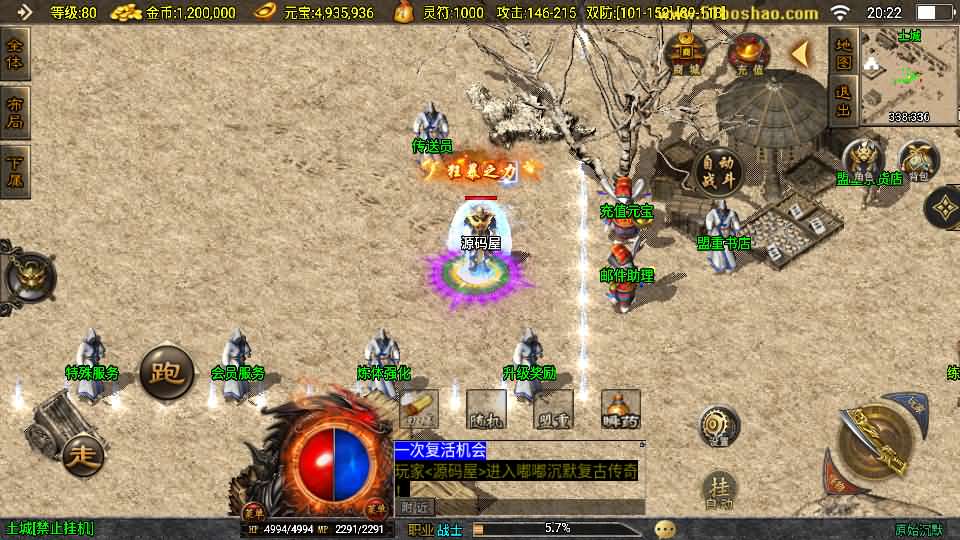Switch to 走 walk mode
This screenshot has height=540, width=960.
84,456
